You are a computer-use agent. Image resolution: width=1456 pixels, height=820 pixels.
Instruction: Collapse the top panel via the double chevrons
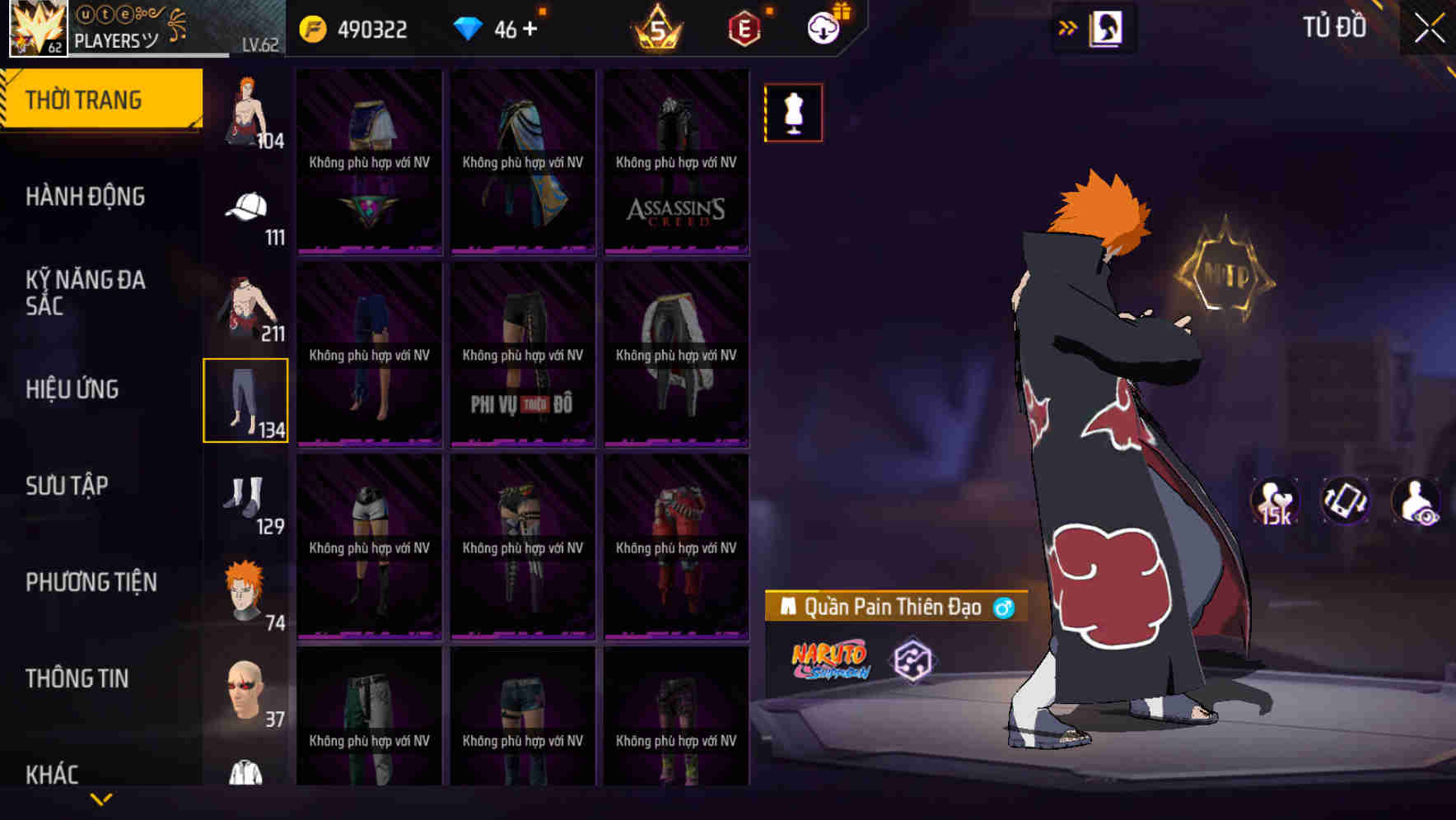pos(1067,27)
